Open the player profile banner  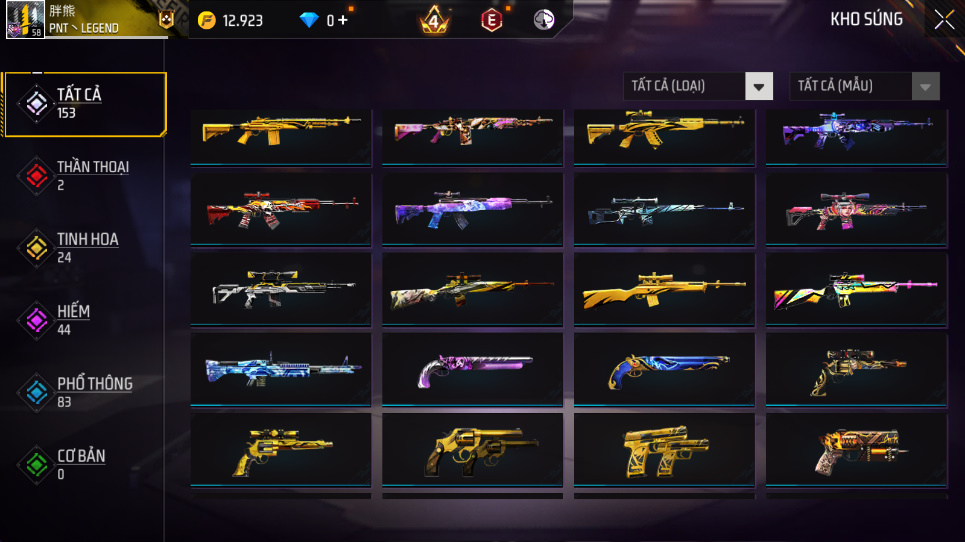pyautogui.click(x=90, y=19)
